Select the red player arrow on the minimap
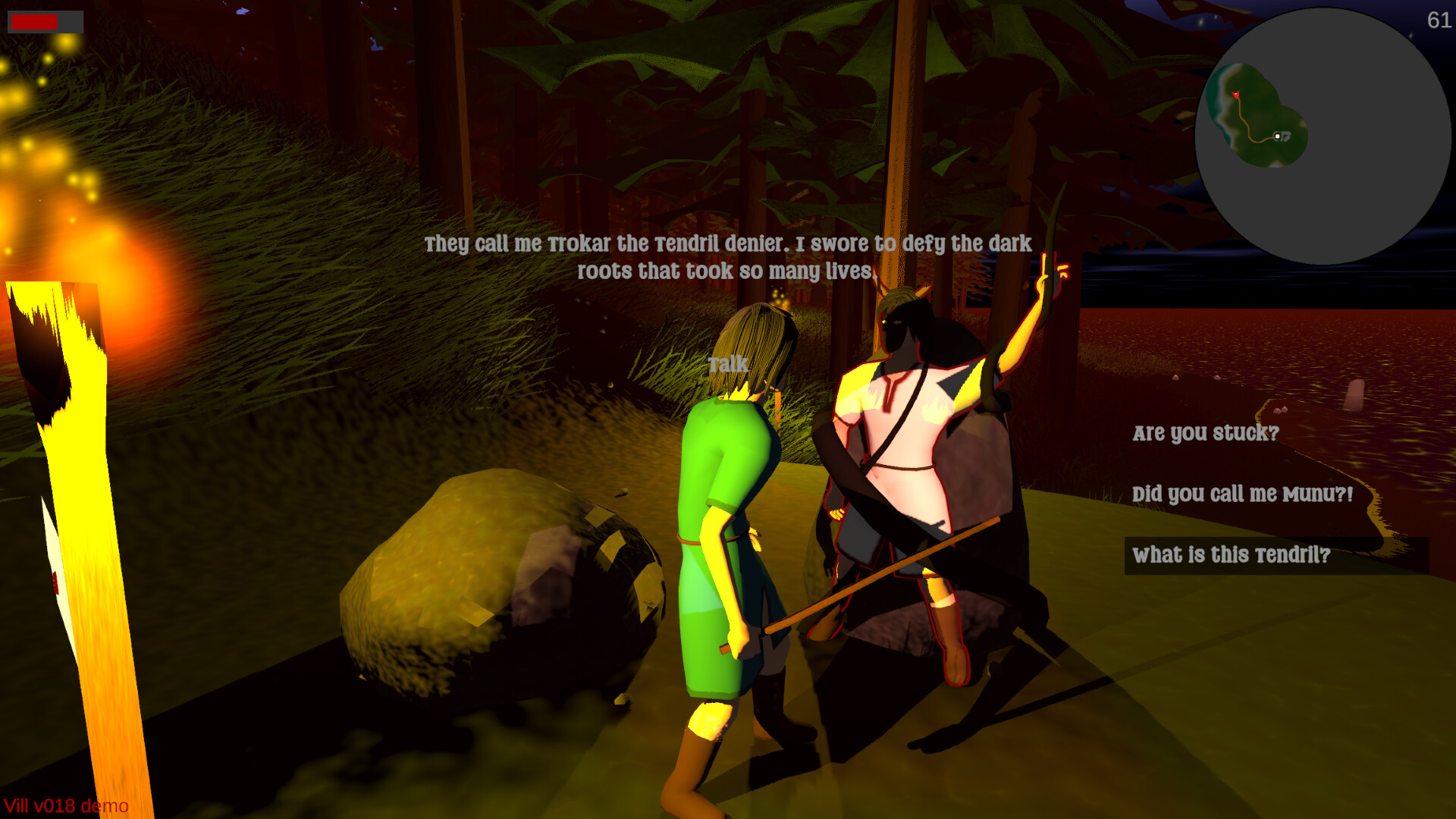The width and height of the screenshot is (1456, 819). (x=1236, y=95)
